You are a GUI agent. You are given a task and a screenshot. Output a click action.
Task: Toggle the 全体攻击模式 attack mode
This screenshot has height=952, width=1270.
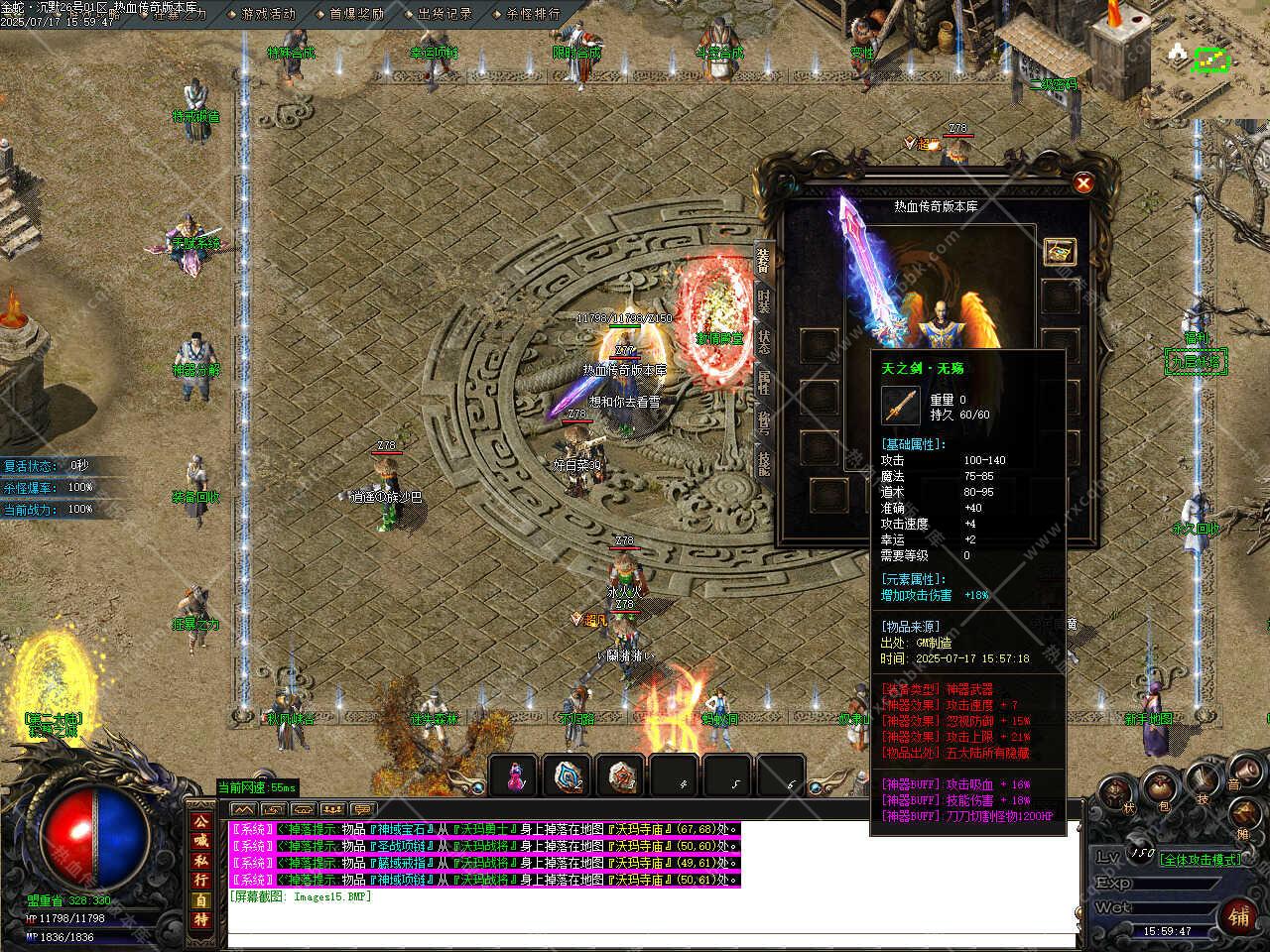(x=1201, y=860)
